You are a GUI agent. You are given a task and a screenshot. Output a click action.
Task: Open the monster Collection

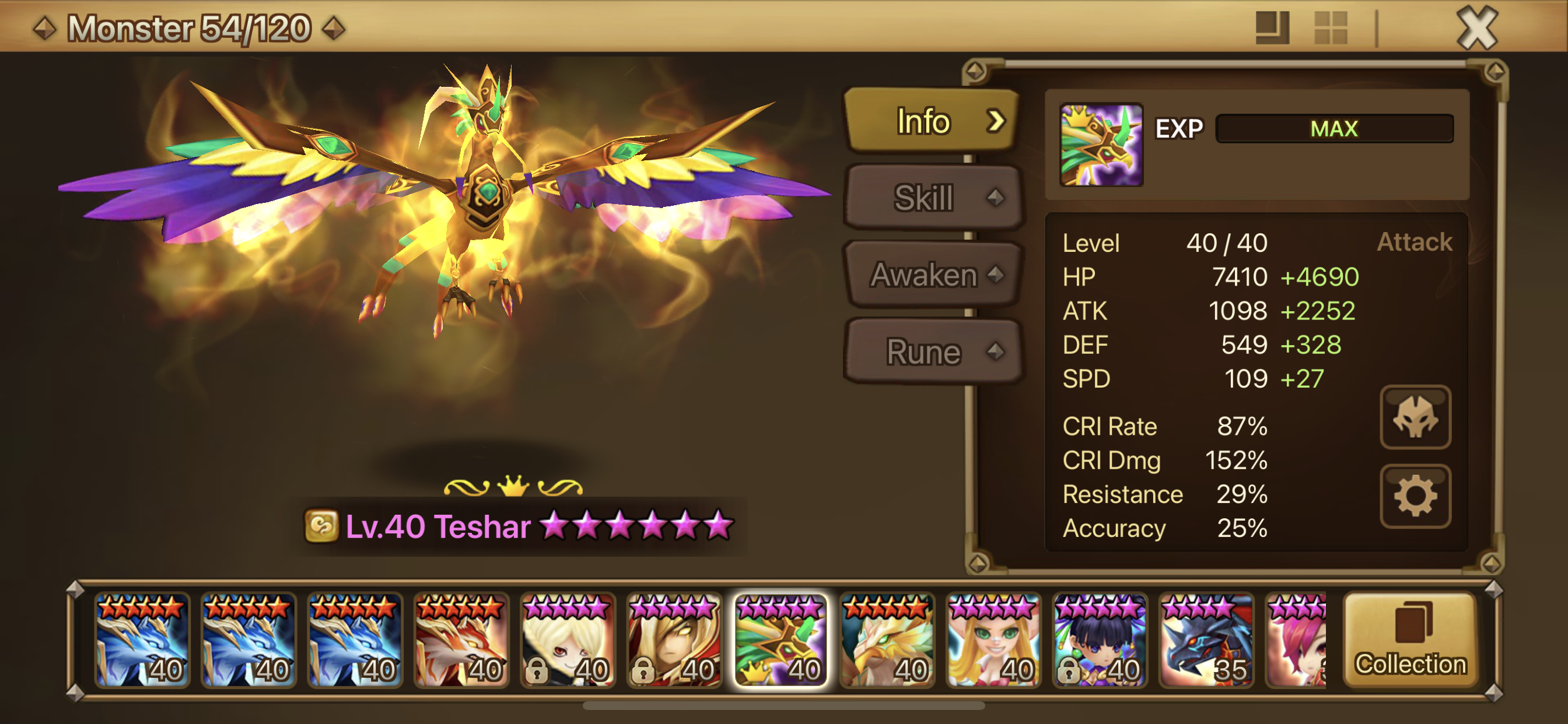pos(1410,640)
